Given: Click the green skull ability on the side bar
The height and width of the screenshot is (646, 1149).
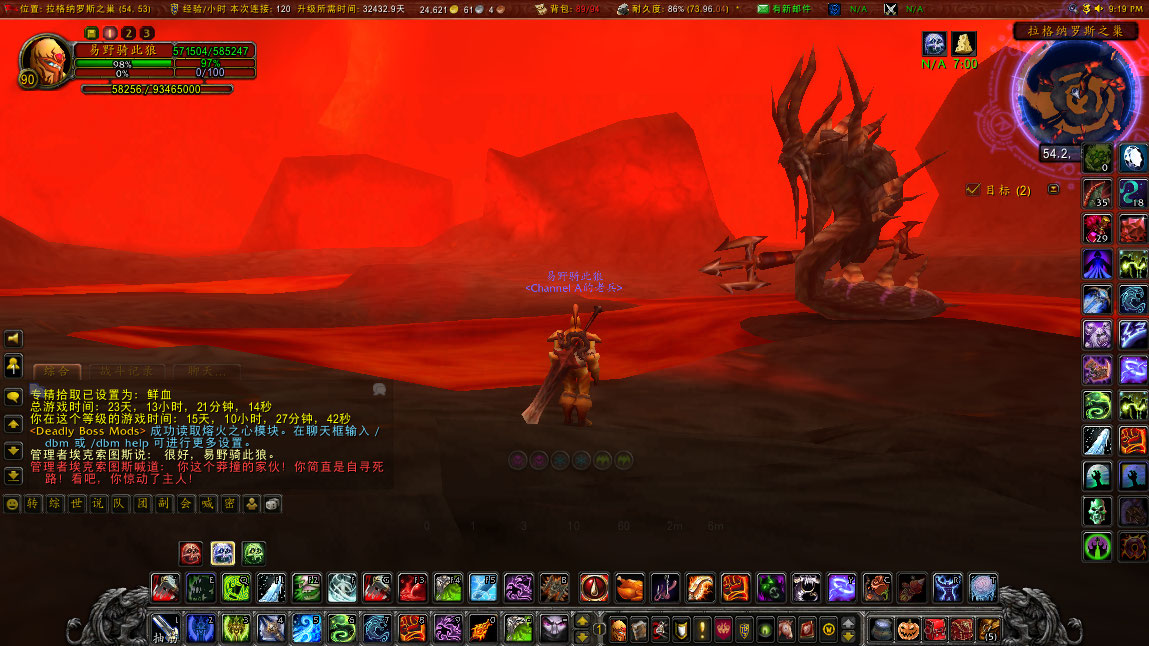Looking at the screenshot, I should (x=1097, y=511).
